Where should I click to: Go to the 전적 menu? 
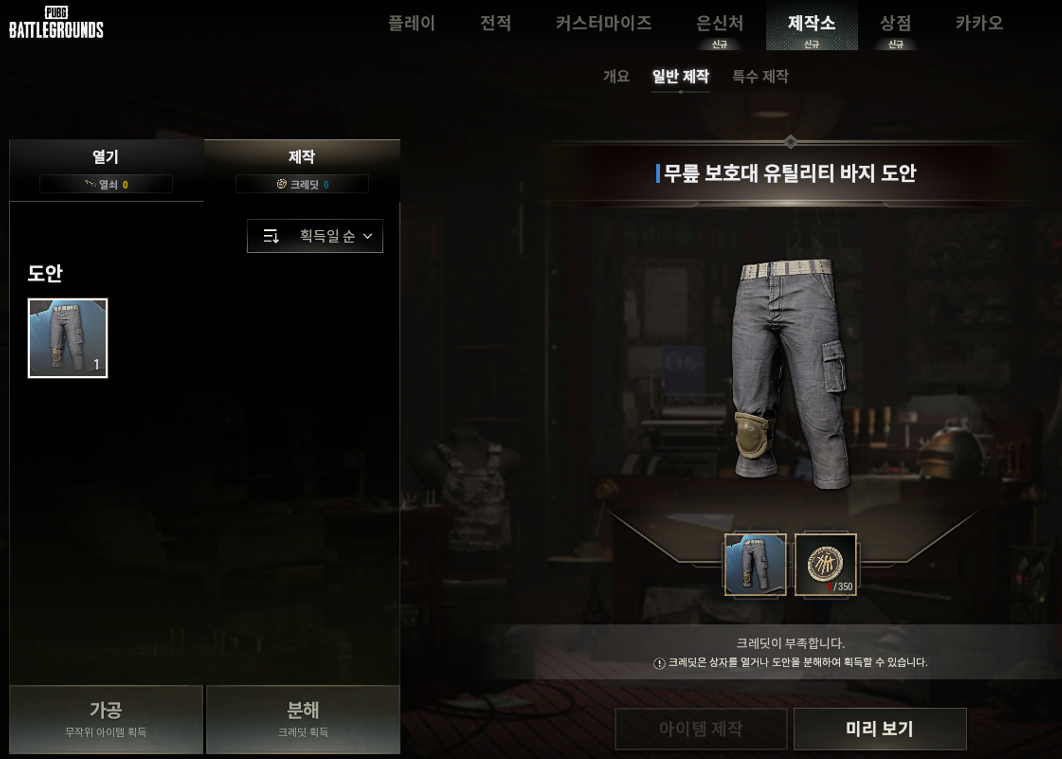(495, 23)
